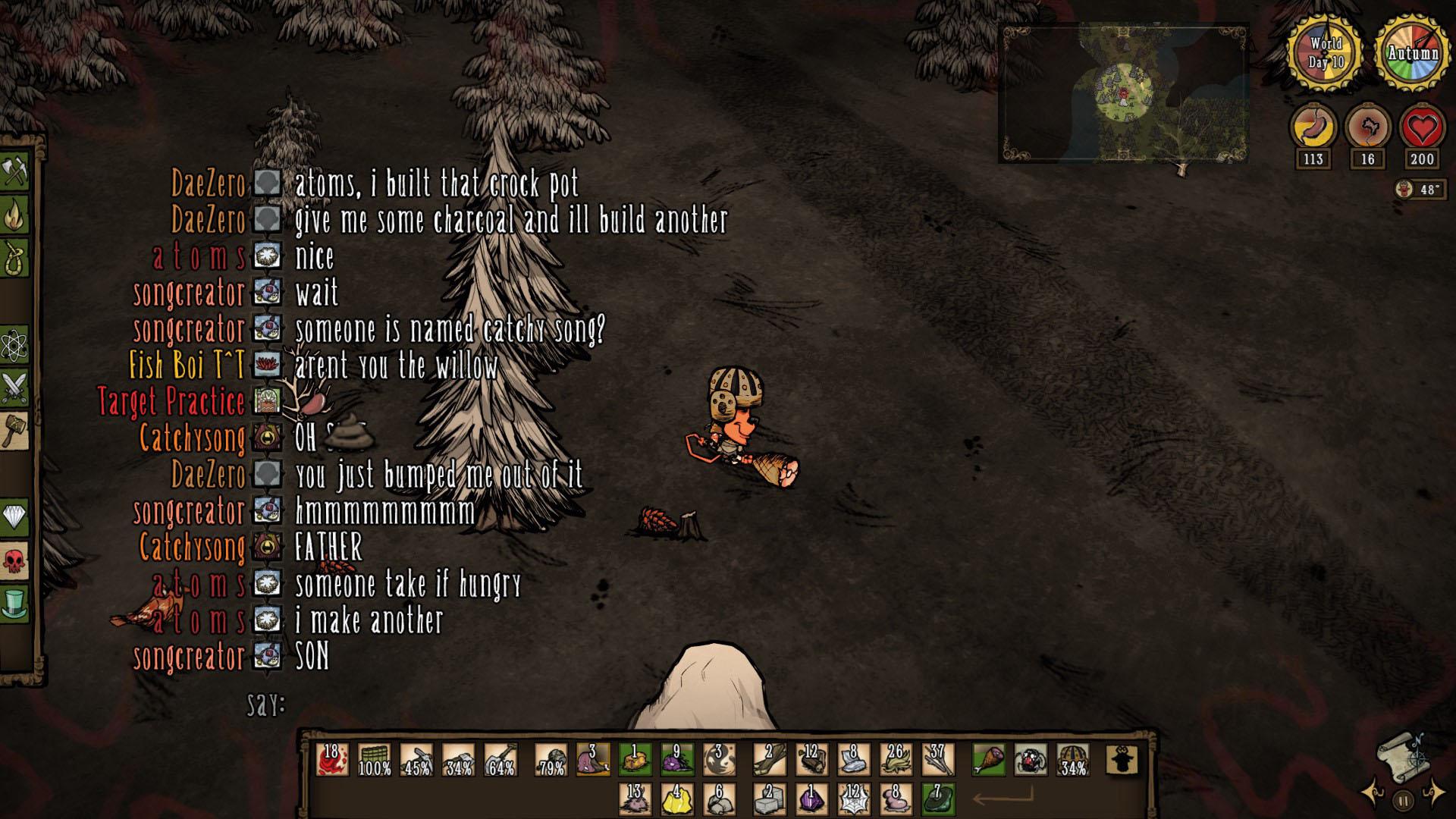Open the Fire crafting tab
Screen dimensions: 1456x819
14,215
